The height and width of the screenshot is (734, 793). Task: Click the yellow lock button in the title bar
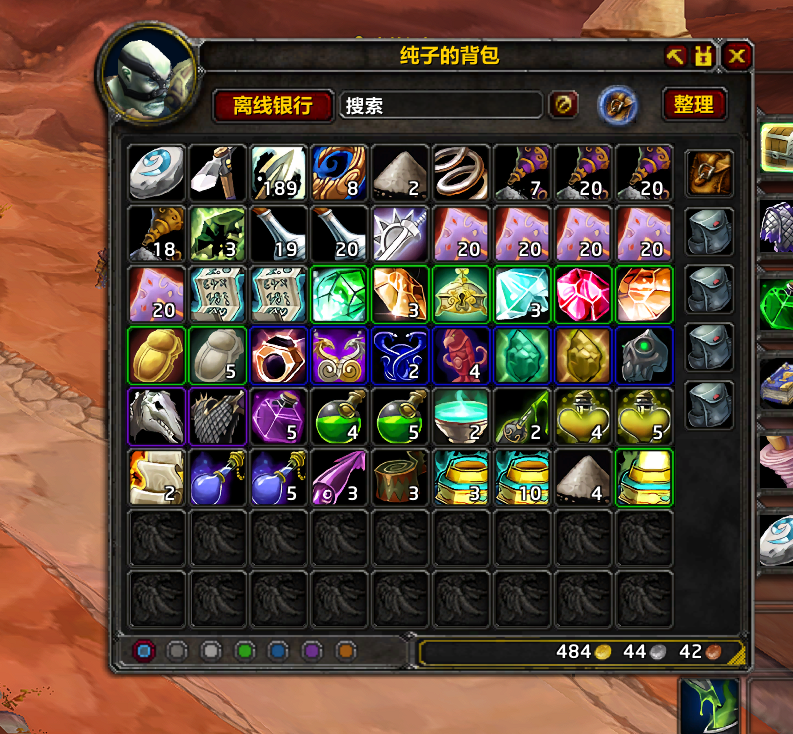pyautogui.click(x=704, y=56)
